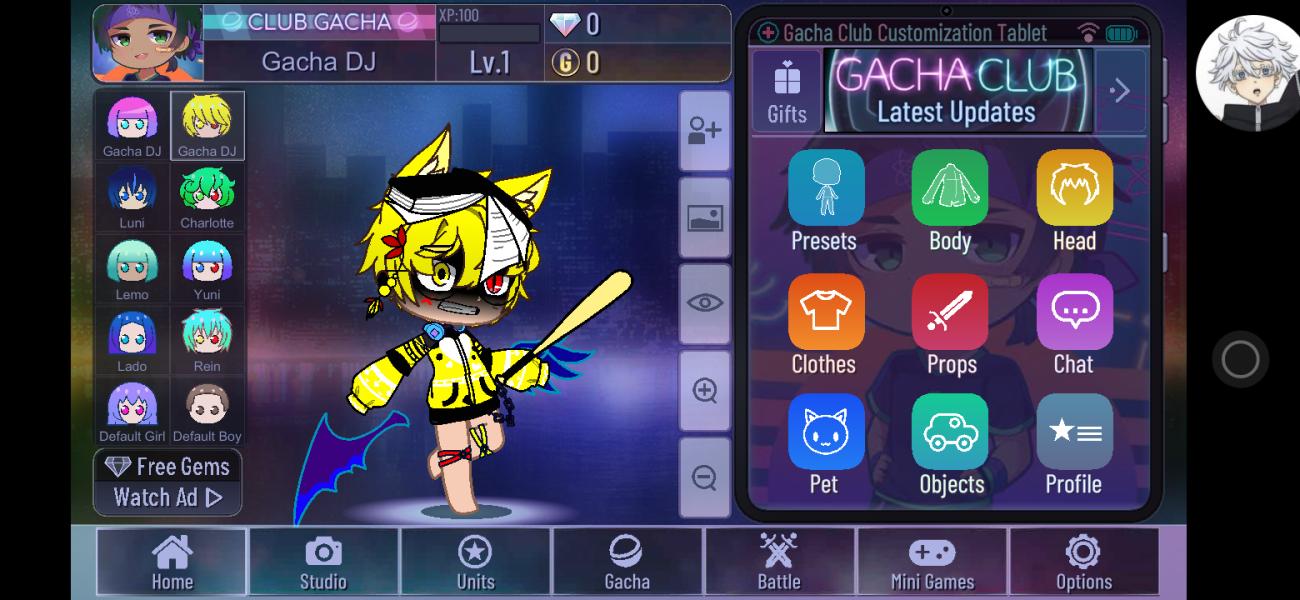Open Mini Games
Viewport: 1300px width, 600px height.
pos(932,562)
